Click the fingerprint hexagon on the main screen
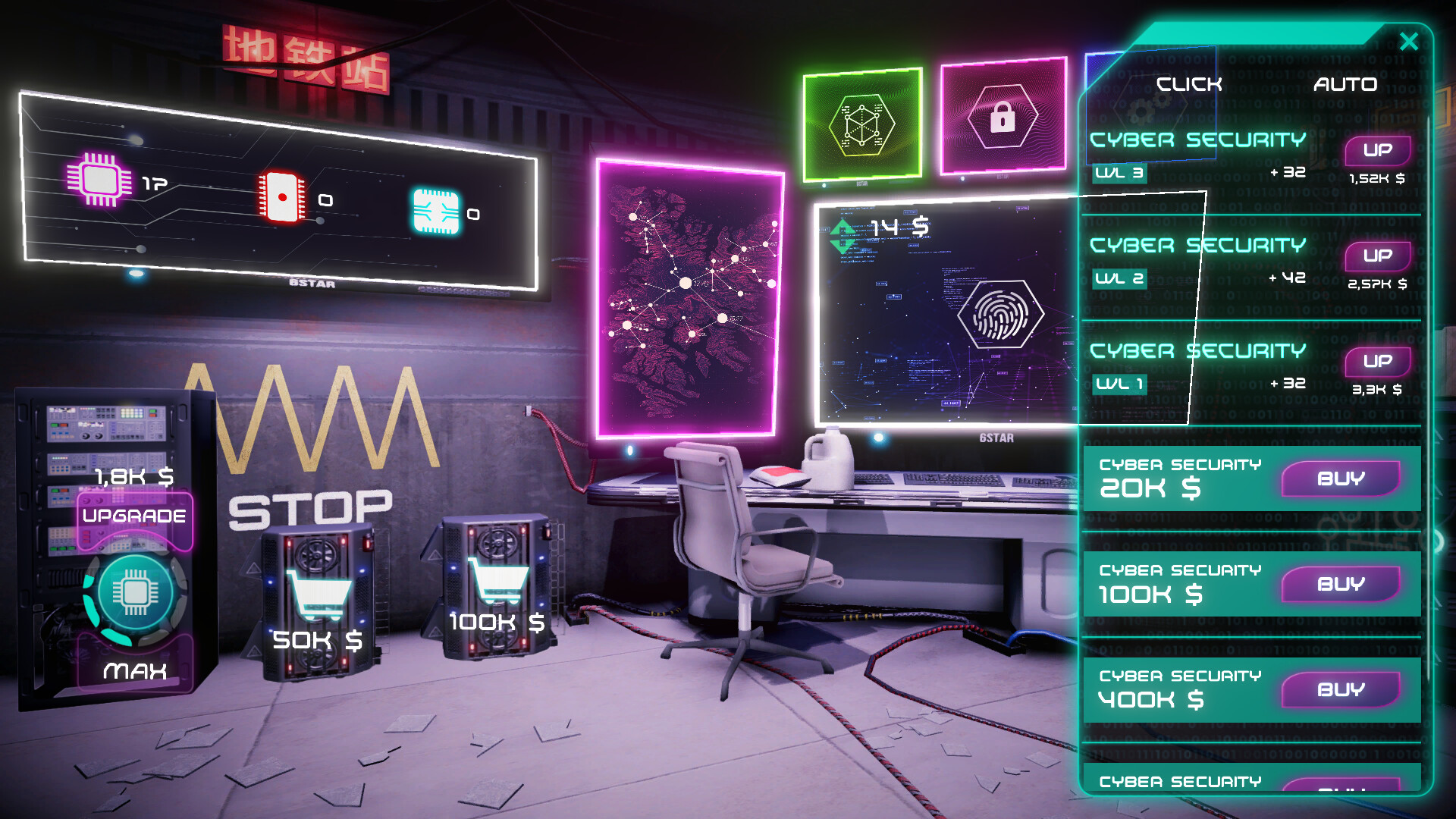 click(1003, 313)
